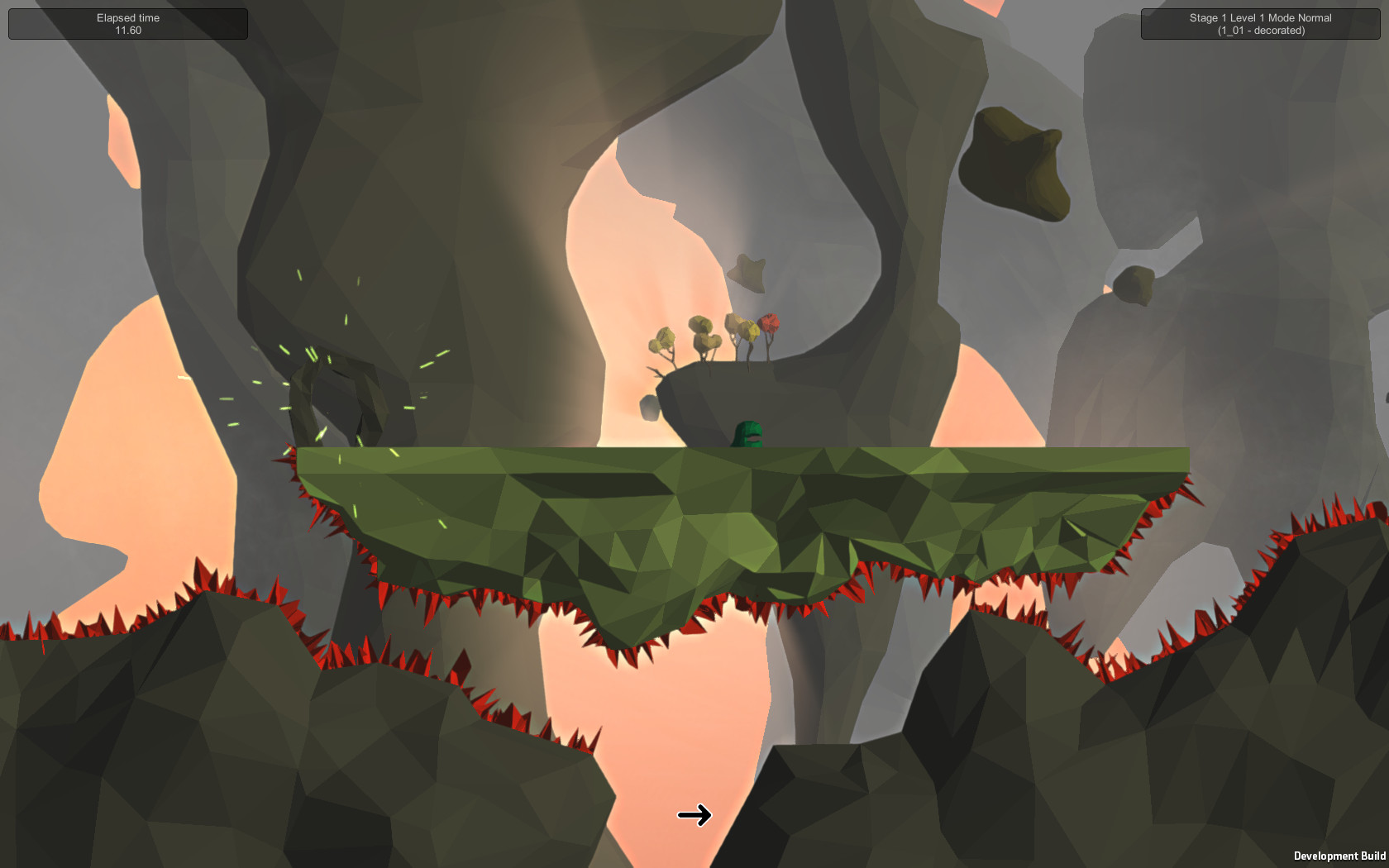Viewport: 1389px width, 868px height.
Task: Select the green player character
Action: (748, 432)
